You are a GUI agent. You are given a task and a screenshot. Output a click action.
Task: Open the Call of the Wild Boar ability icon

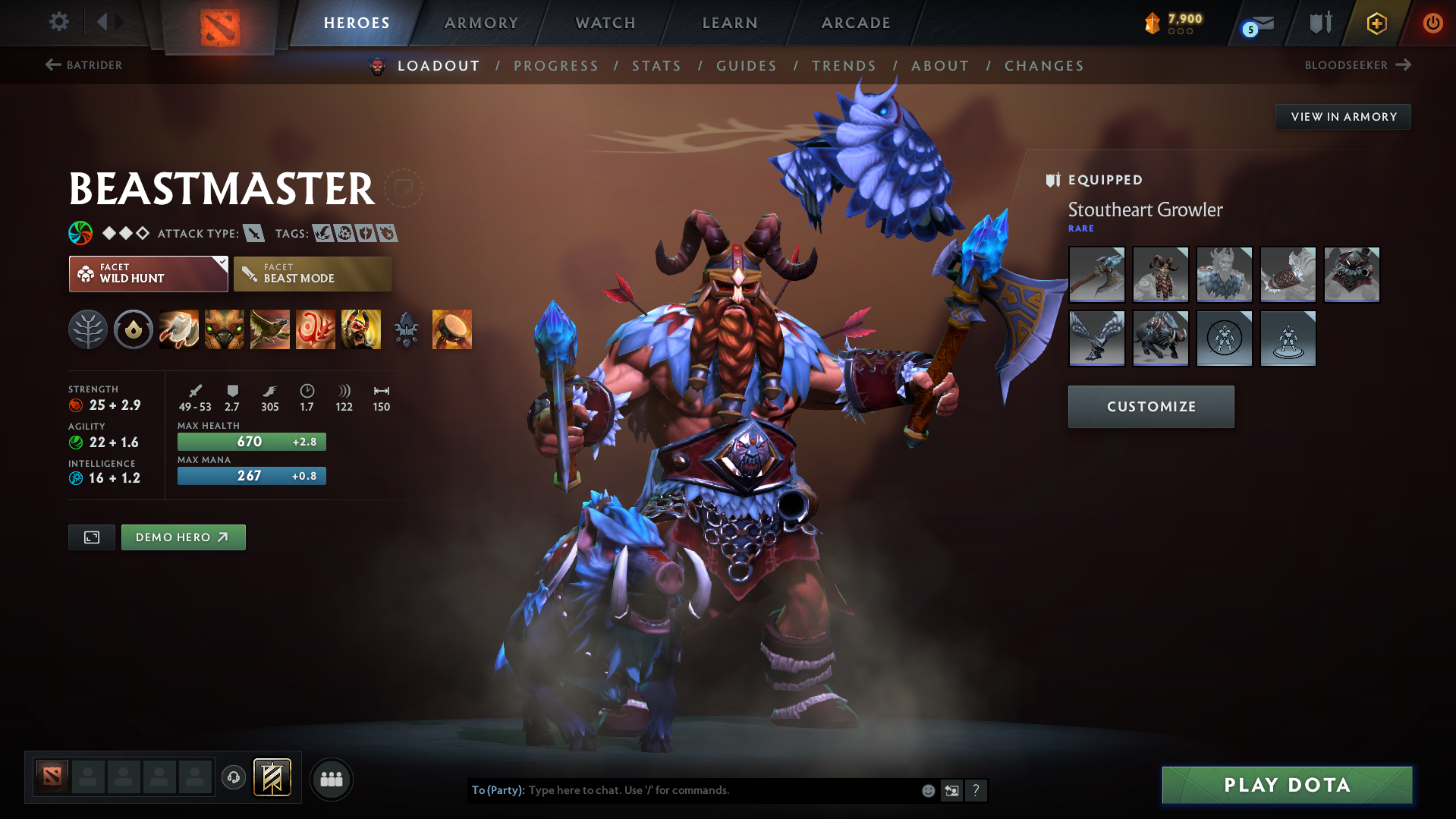point(224,329)
